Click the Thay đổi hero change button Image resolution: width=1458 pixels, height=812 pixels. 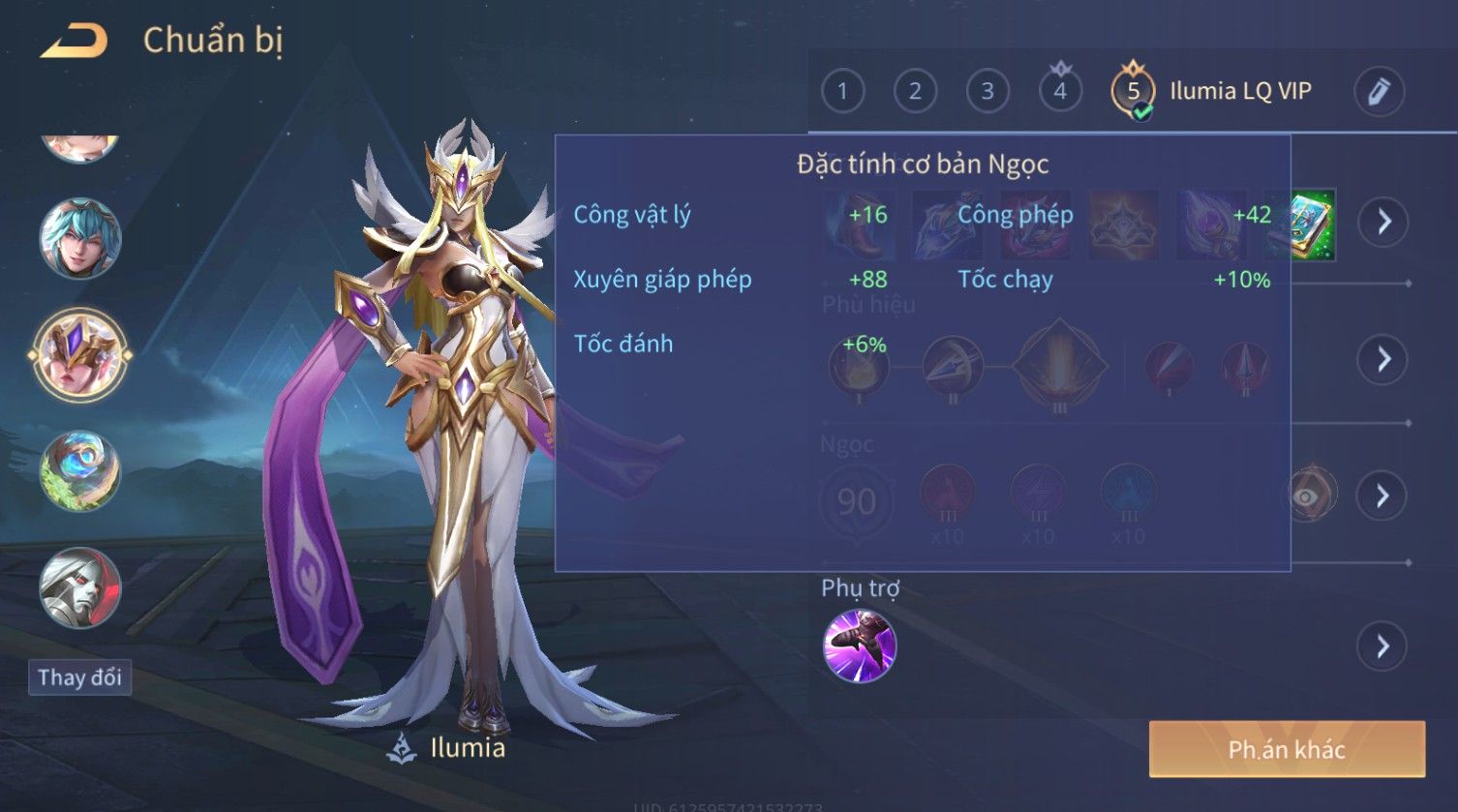pos(79,677)
